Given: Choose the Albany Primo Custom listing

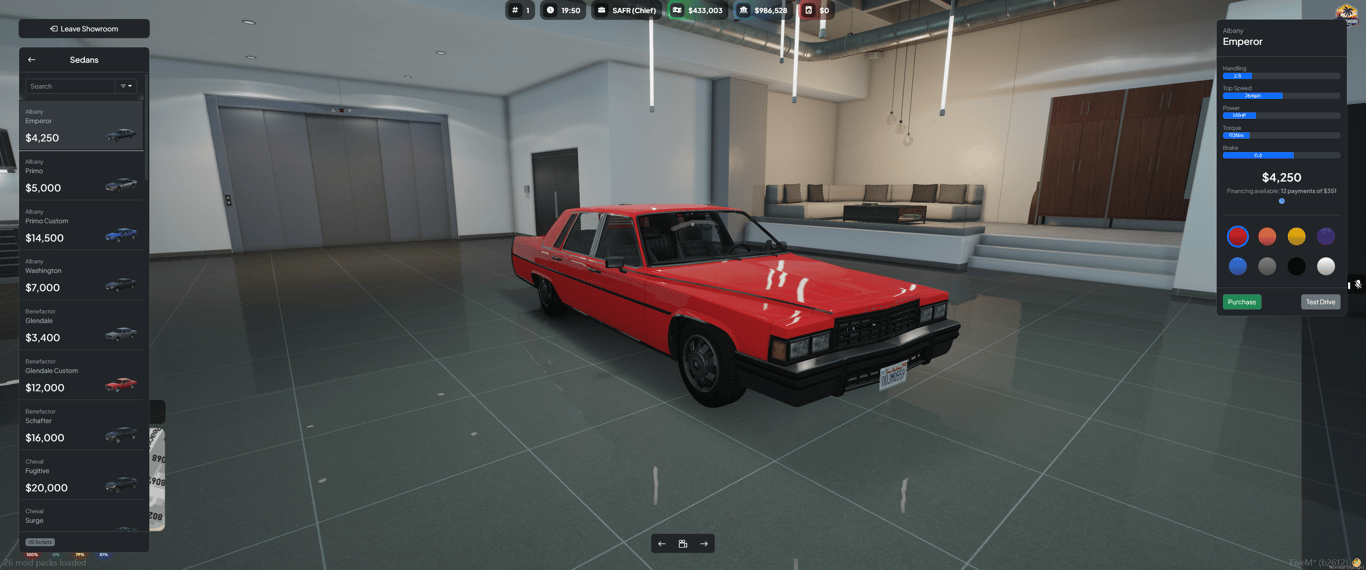Looking at the screenshot, I should [x=81, y=225].
